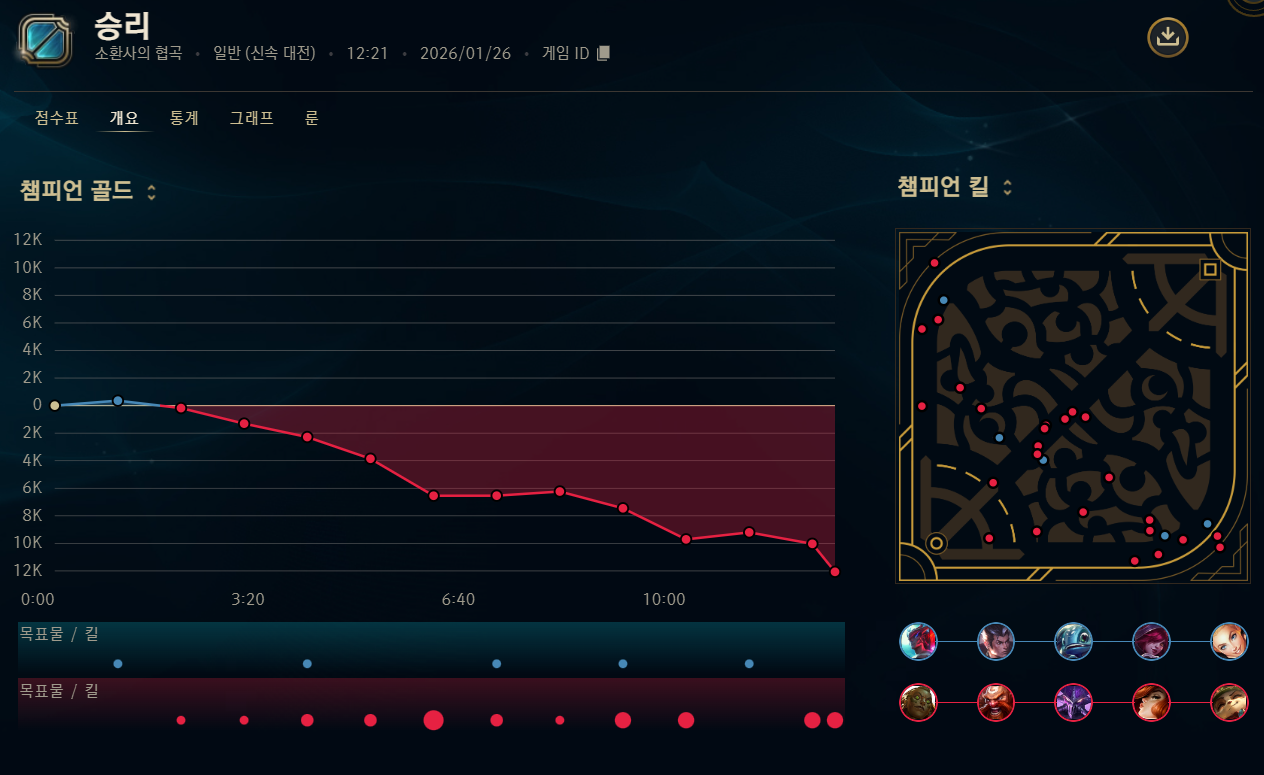This screenshot has width=1264, height=775.
Task: Open the 룬 tab
Action: click(x=311, y=118)
